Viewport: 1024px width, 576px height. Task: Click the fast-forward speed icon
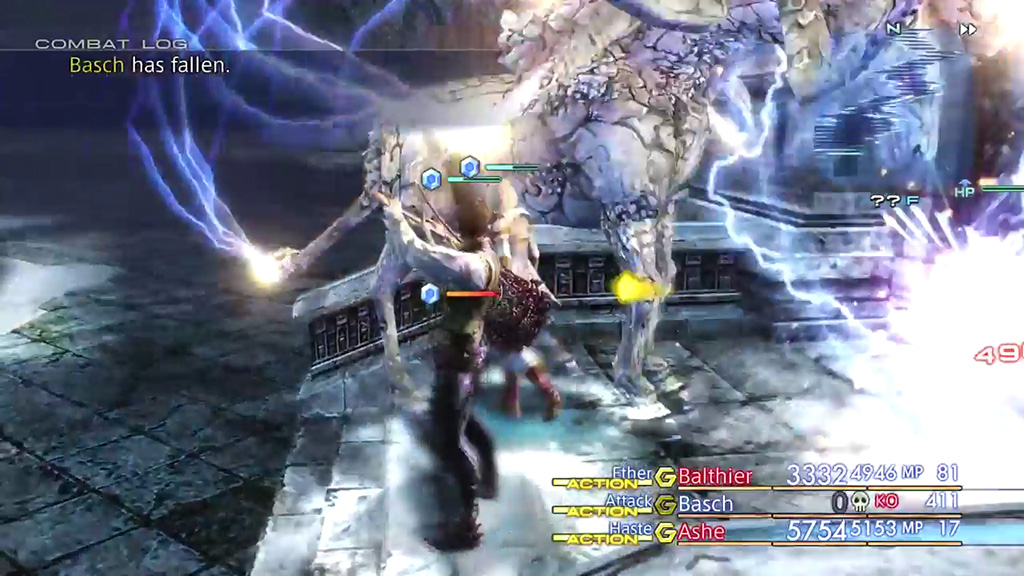coord(967,29)
